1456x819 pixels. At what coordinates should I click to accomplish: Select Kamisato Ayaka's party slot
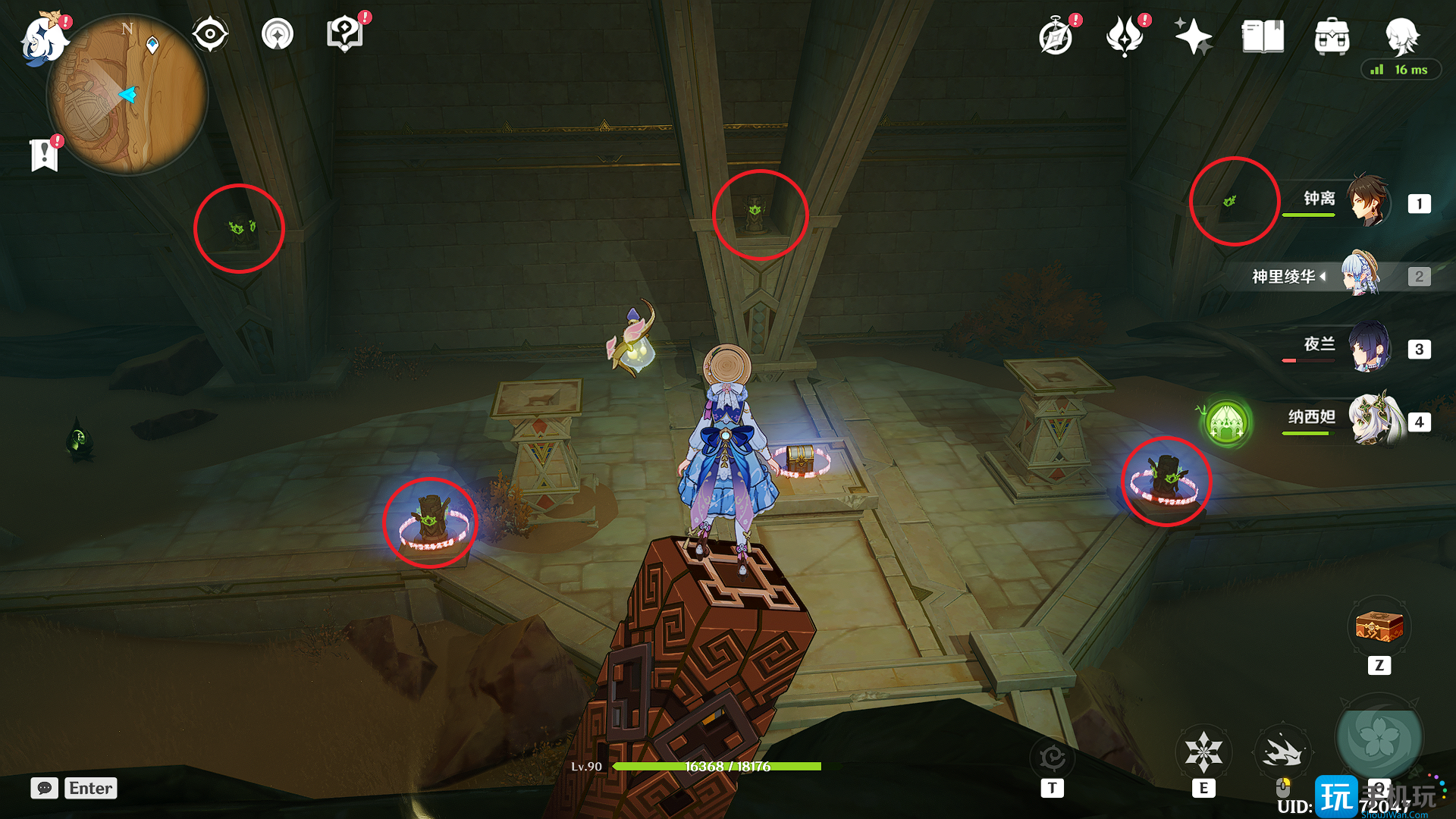(x=1362, y=275)
